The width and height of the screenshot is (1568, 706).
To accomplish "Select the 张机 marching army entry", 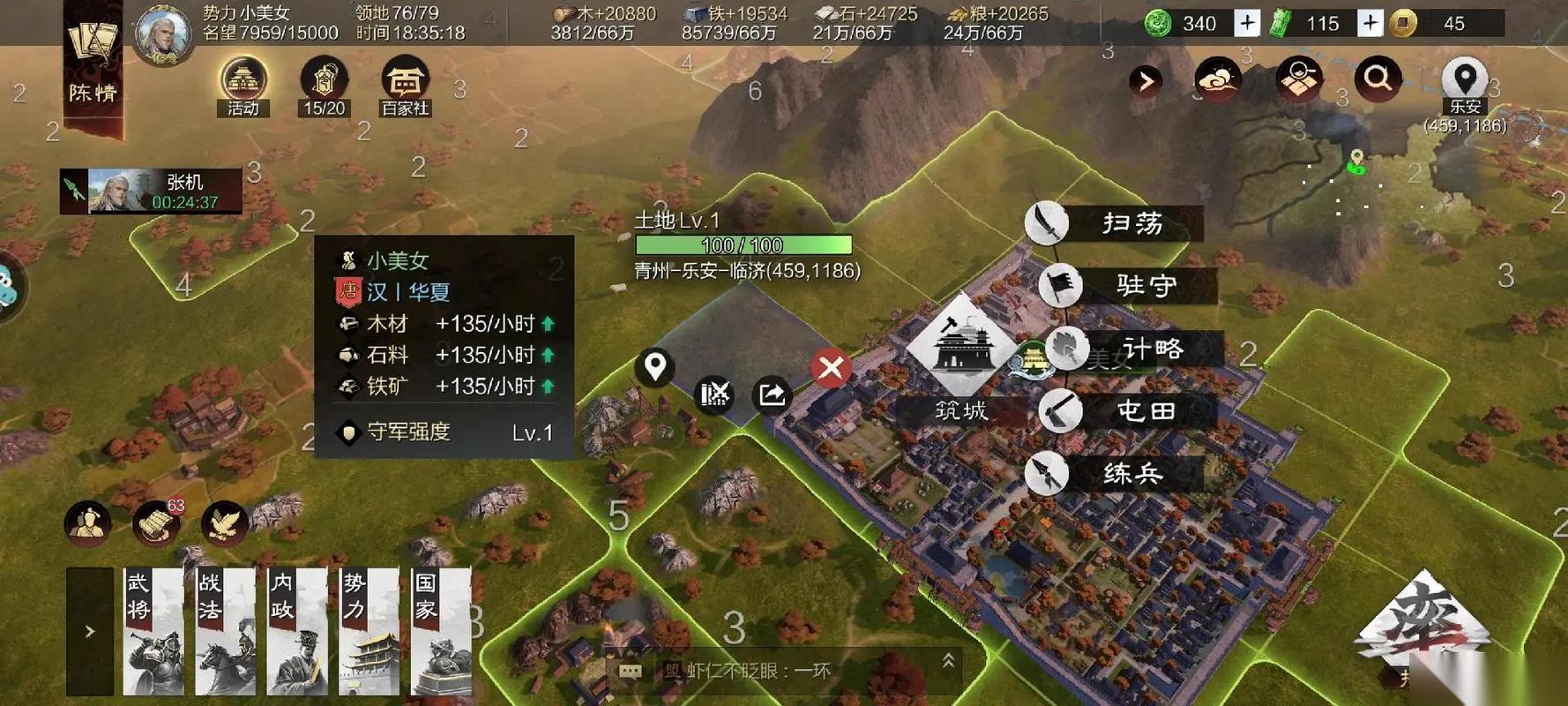I will coord(152,191).
